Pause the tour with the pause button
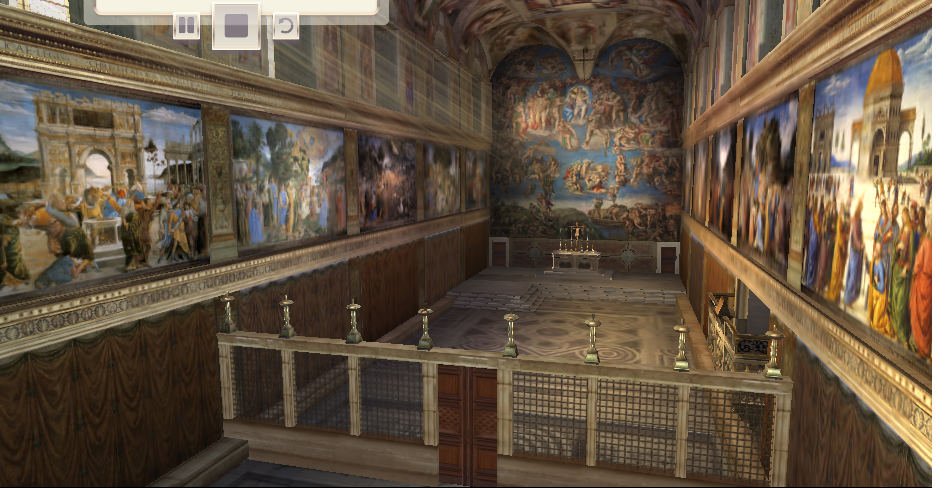This screenshot has width=948, height=488. [x=186, y=25]
